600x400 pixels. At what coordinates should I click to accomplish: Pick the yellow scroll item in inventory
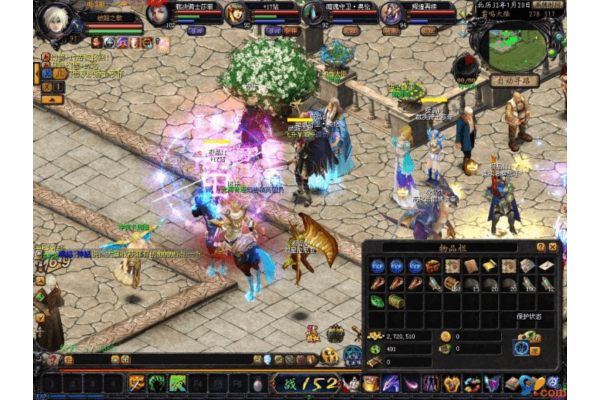(490, 266)
